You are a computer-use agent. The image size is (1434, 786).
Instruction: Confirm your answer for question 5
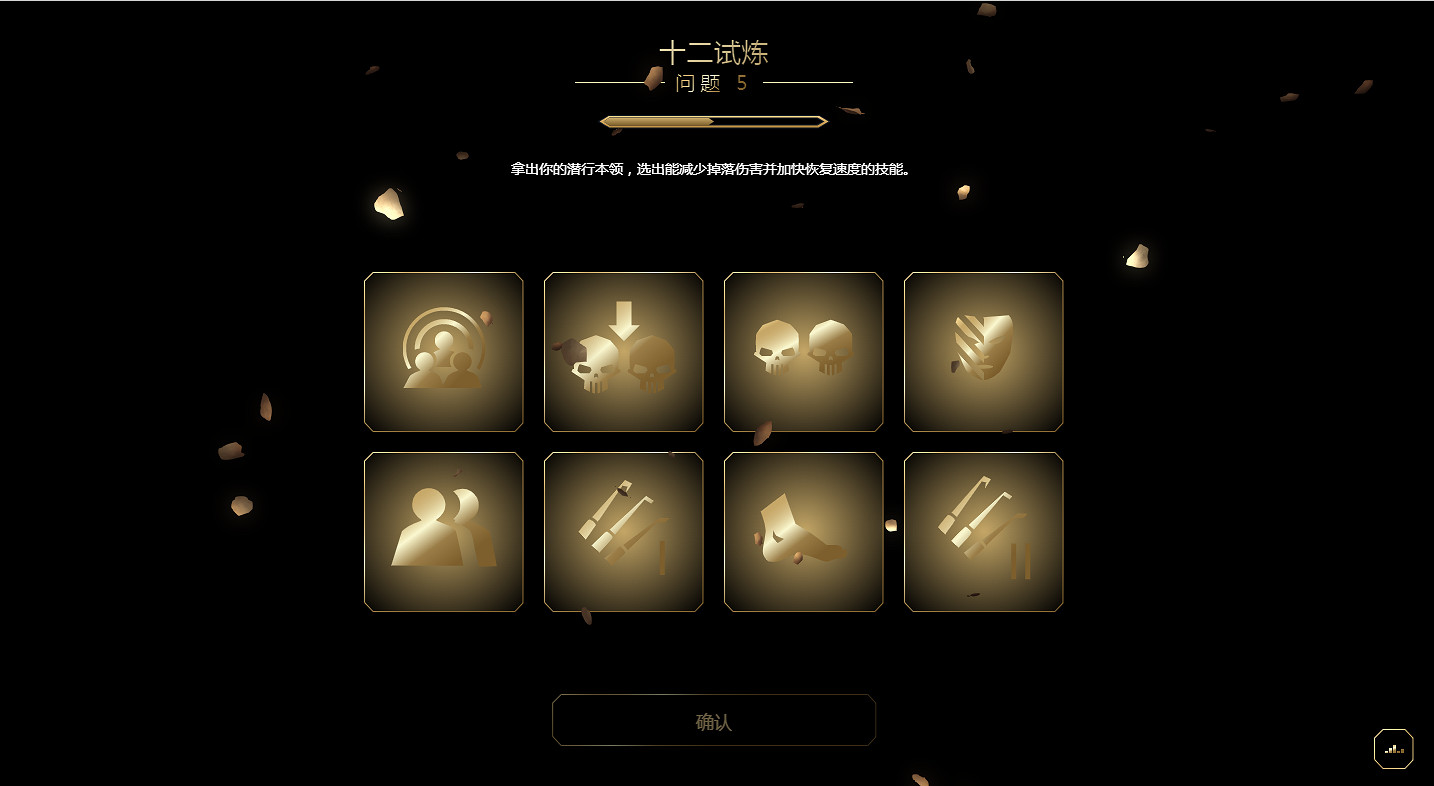click(714, 719)
